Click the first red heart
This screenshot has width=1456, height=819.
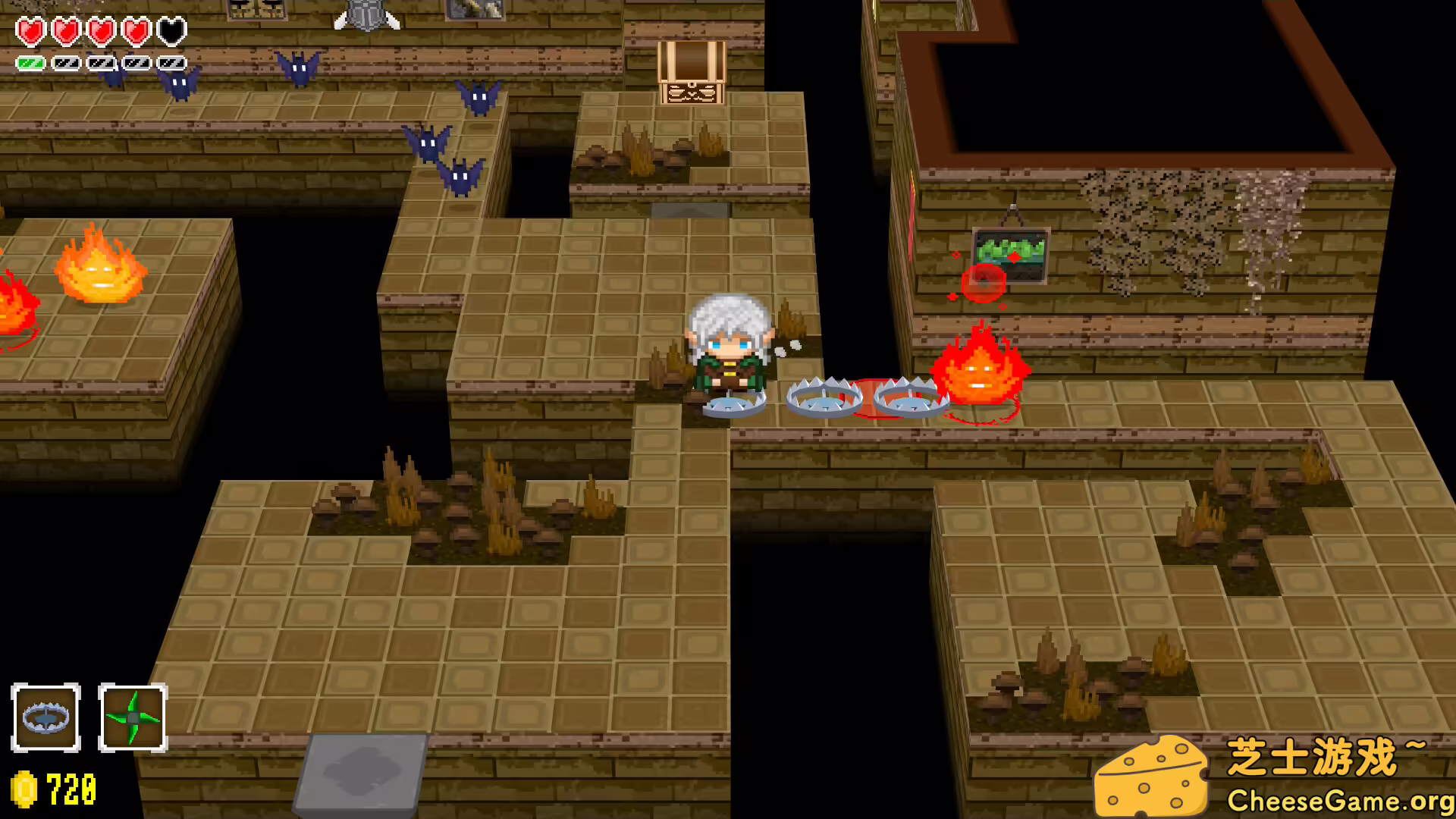(x=30, y=30)
